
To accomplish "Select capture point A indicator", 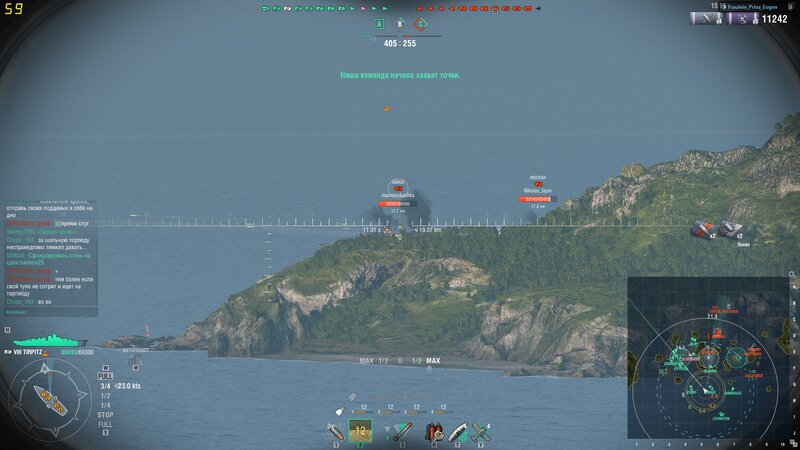I will (x=378, y=23).
